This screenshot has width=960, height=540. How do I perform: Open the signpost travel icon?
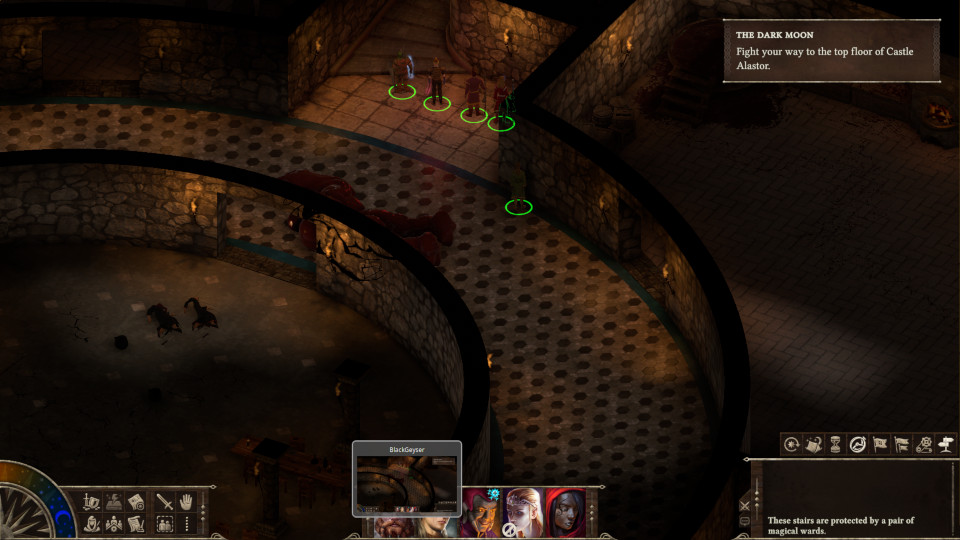945,444
